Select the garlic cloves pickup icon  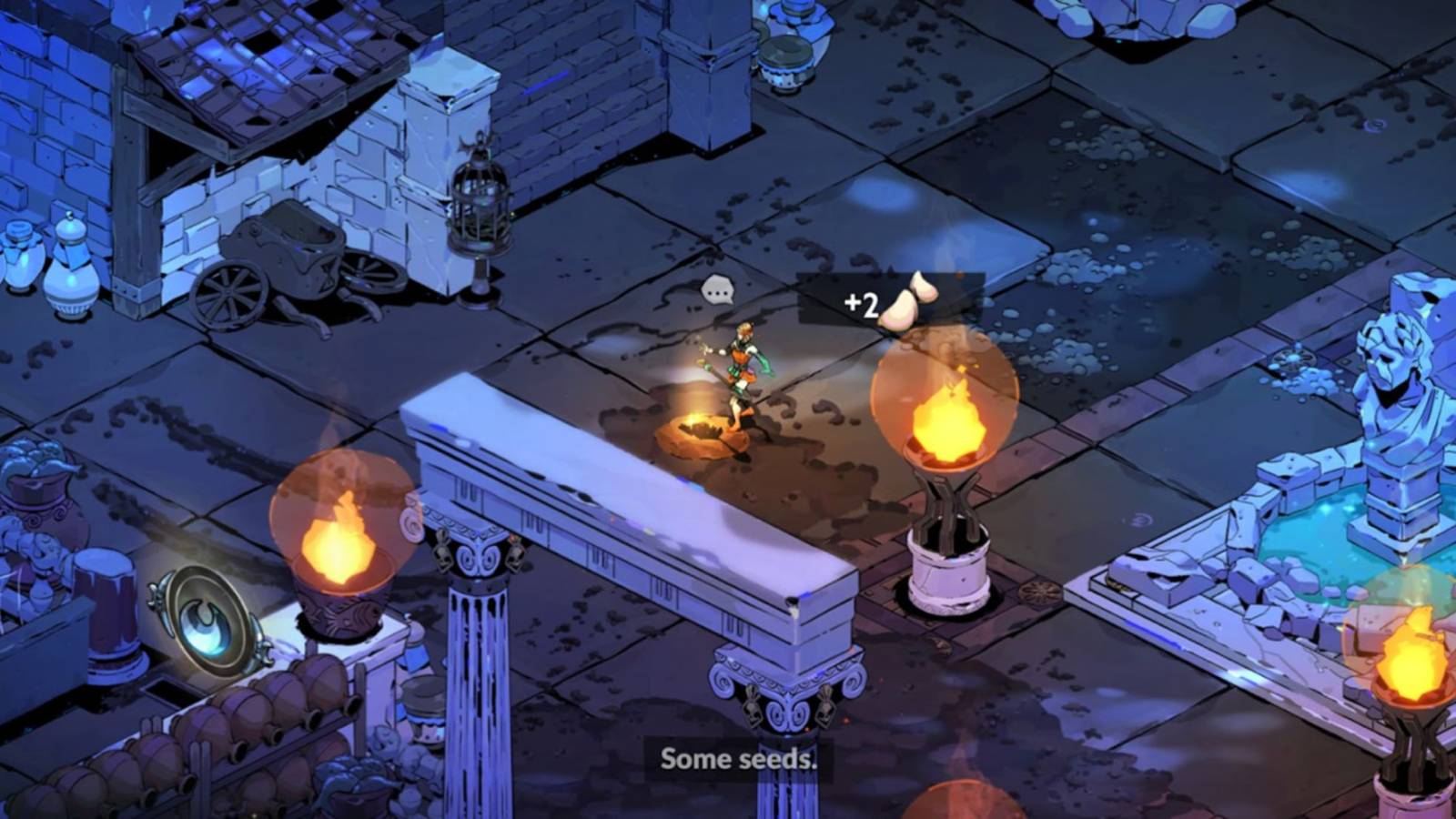tap(910, 302)
